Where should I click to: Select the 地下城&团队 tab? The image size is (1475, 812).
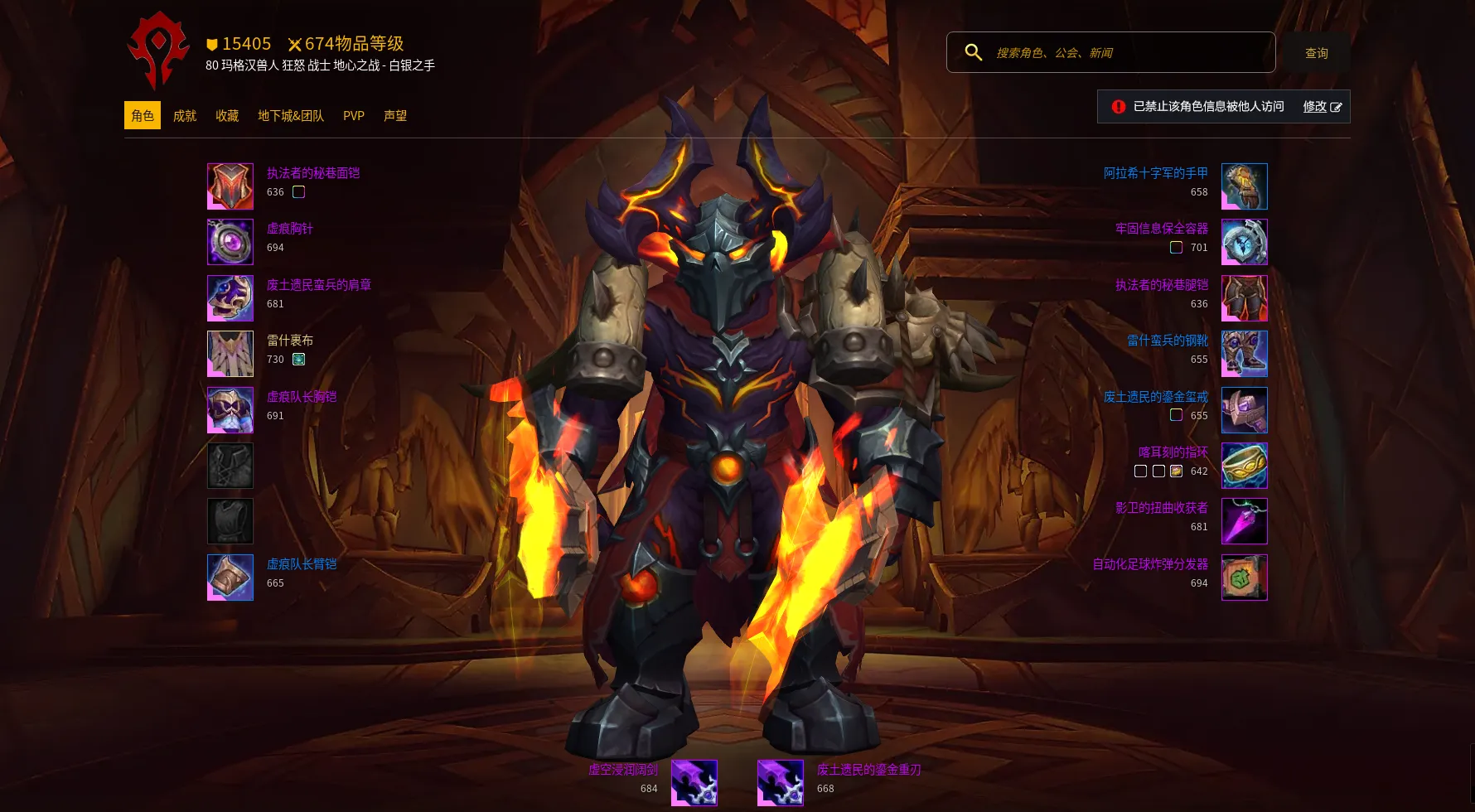tap(291, 116)
